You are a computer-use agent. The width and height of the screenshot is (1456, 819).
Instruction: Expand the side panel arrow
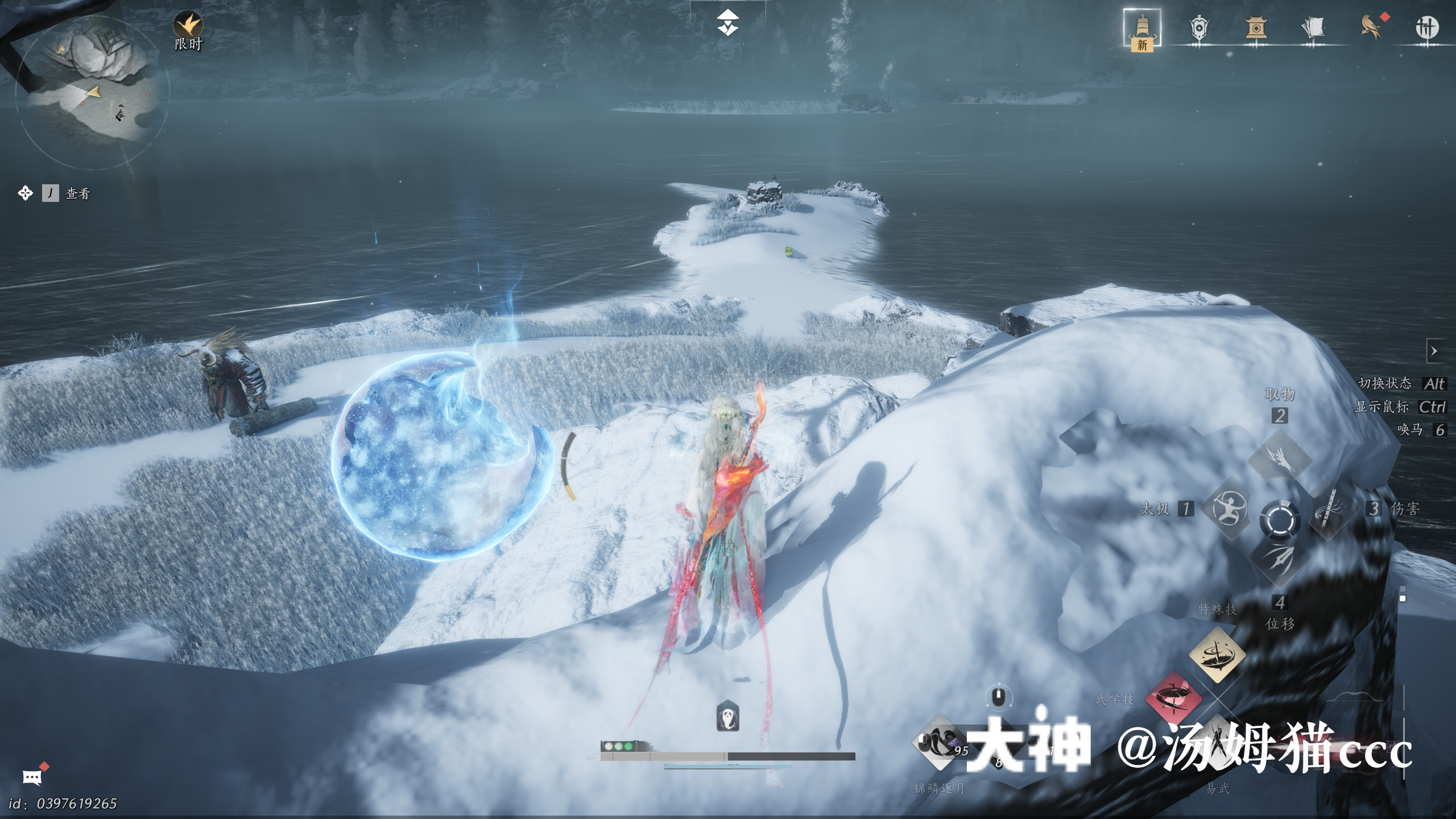pyautogui.click(x=1434, y=351)
